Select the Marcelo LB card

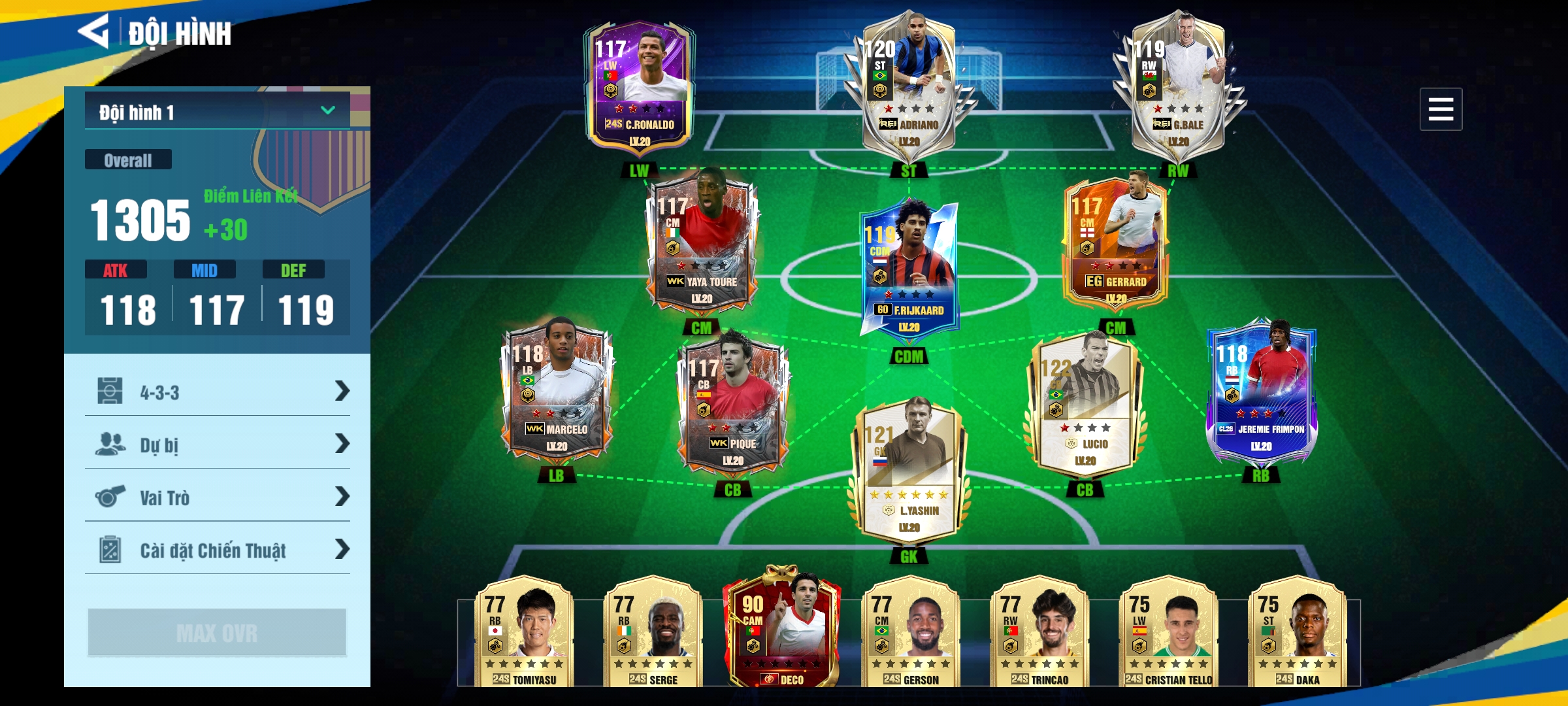pyautogui.click(x=557, y=392)
